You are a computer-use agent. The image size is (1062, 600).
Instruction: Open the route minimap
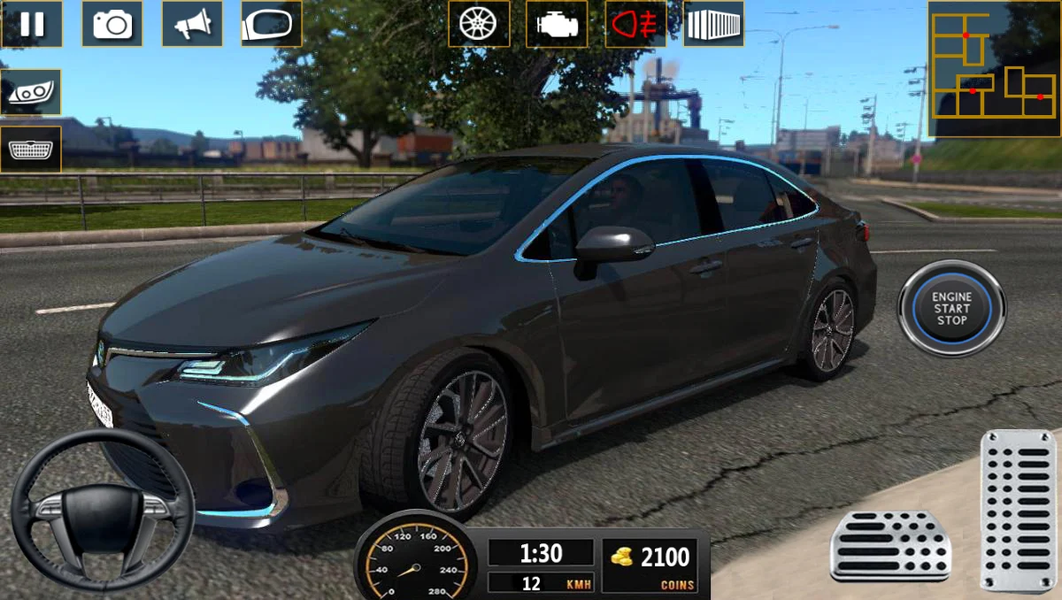point(992,69)
